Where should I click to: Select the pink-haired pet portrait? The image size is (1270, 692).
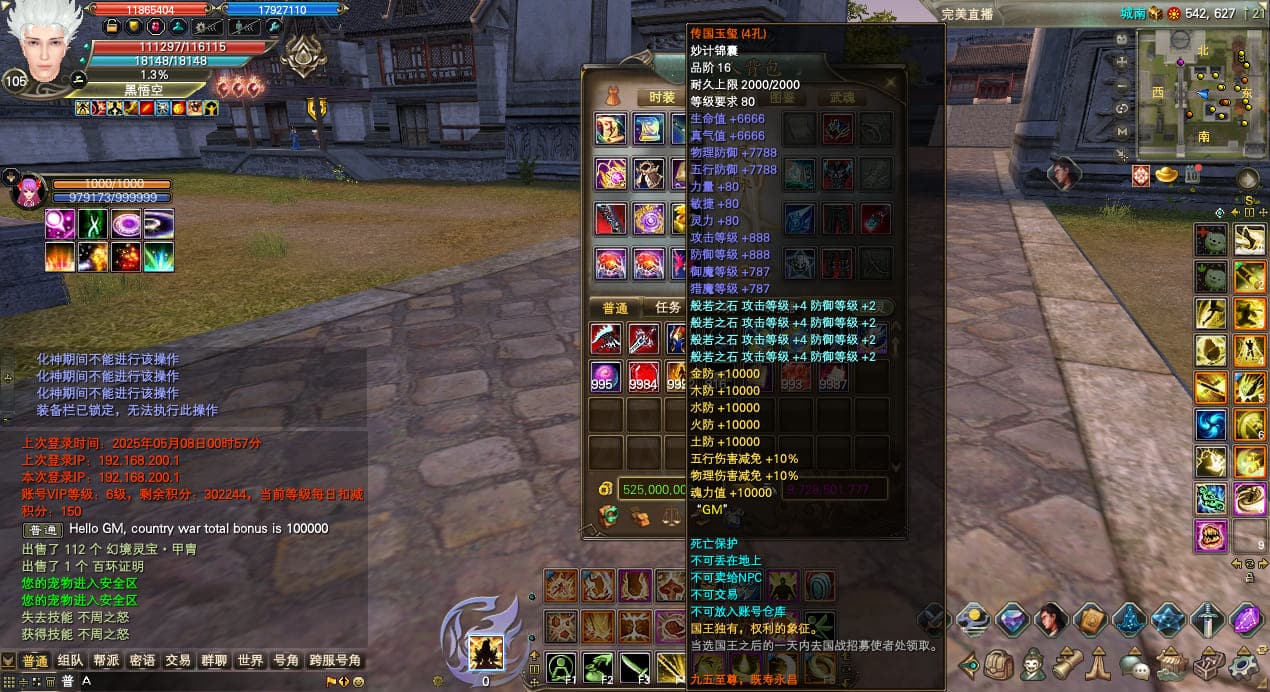click(x=27, y=189)
